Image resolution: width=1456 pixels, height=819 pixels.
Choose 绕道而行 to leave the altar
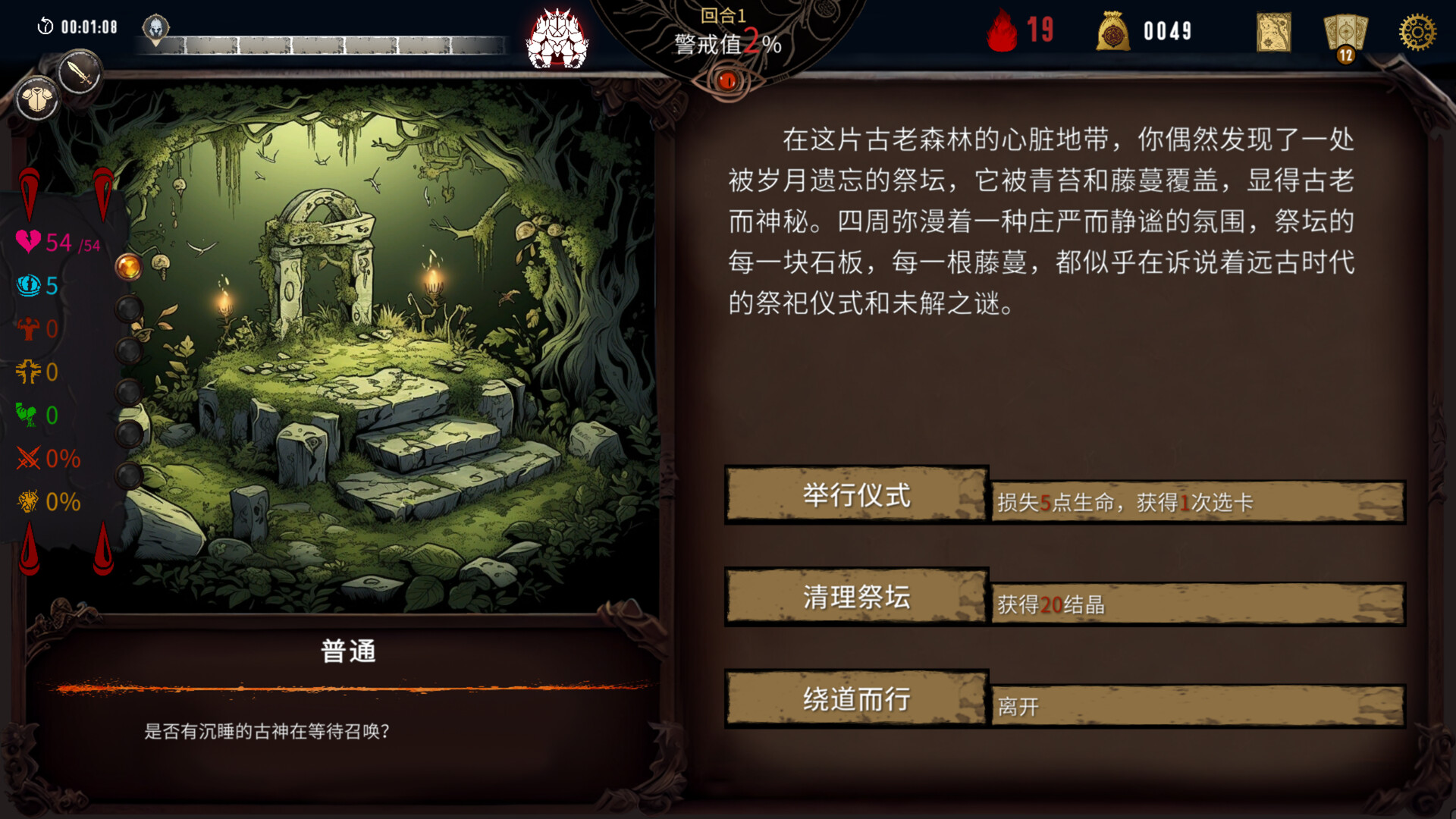tap(856, 699)
